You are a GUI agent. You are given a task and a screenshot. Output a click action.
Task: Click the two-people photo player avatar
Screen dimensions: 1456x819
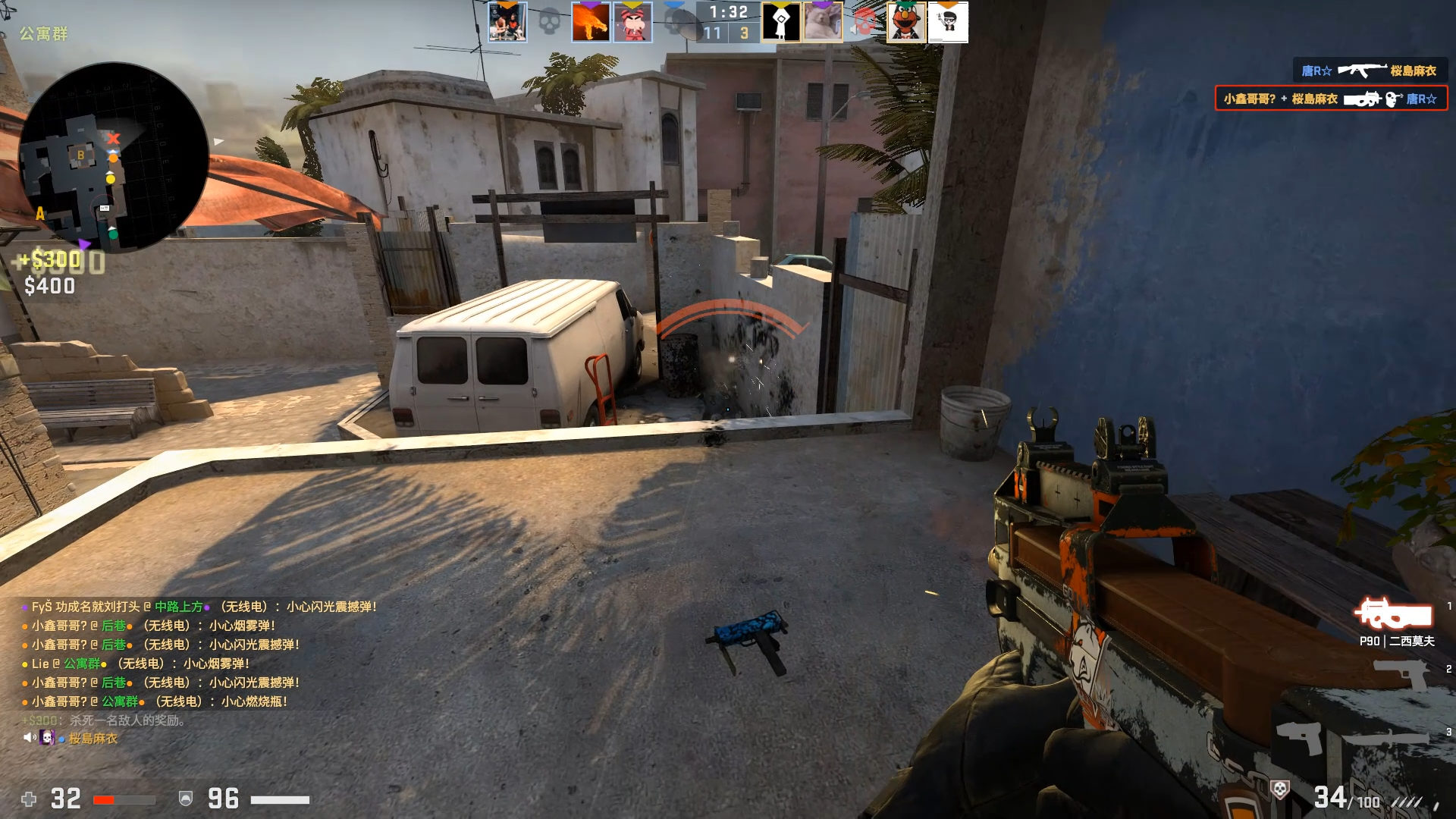click(507, 22)
